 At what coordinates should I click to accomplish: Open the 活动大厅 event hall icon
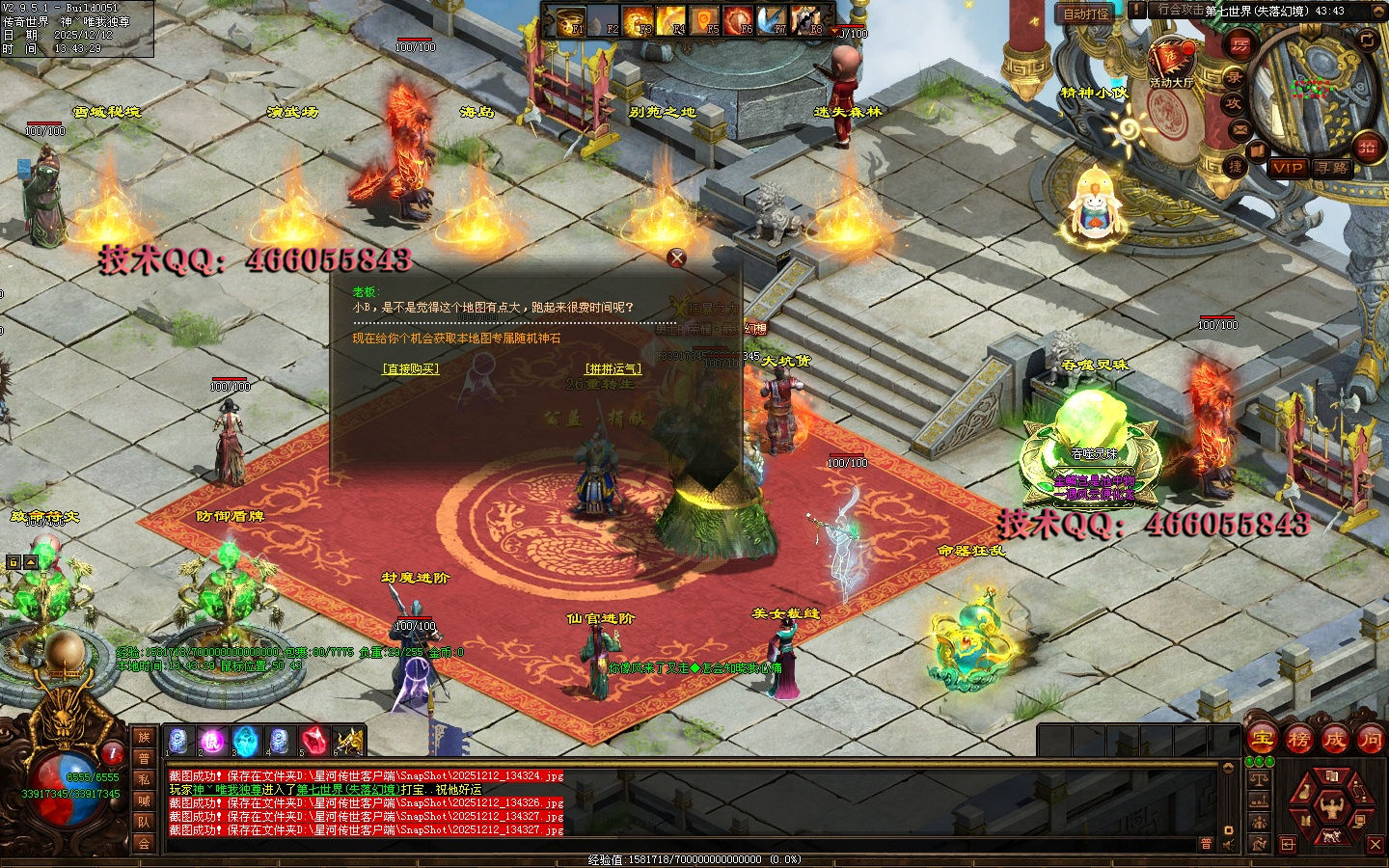coord(1171,59)
